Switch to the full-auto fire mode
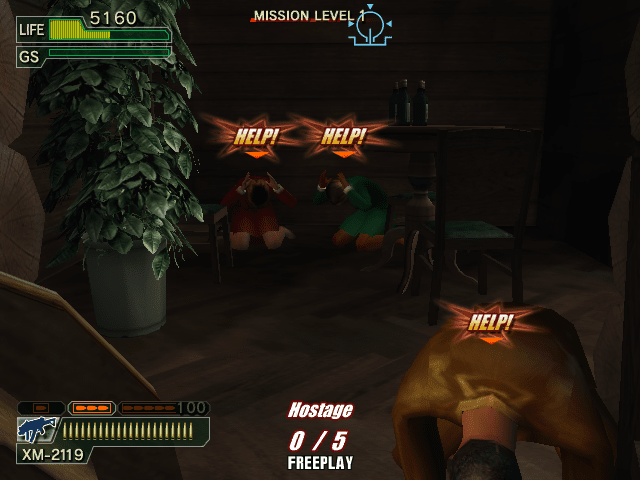The image size is (640, 480). pyautogui.click(x=147, y=408)
